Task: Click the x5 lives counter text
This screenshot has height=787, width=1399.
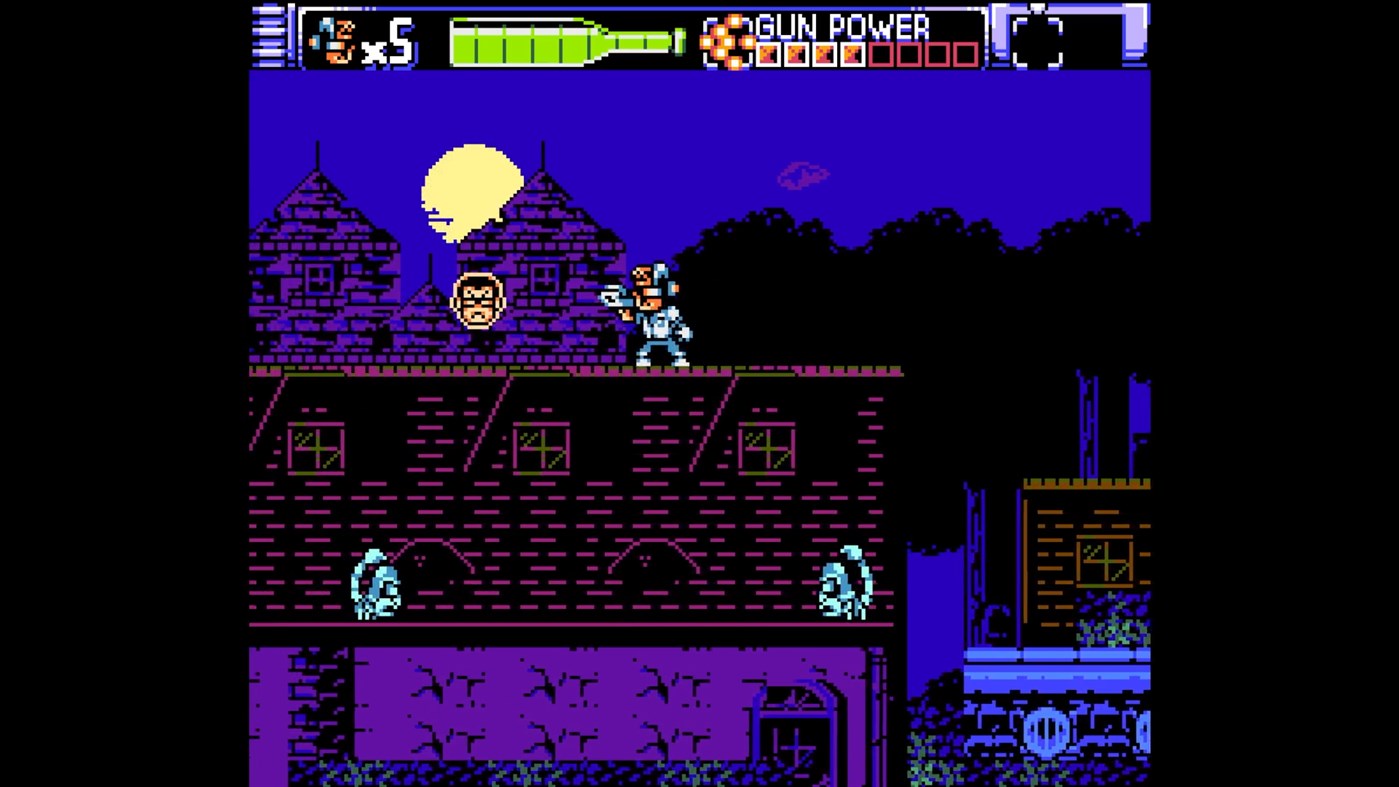Action: (x=387, y=42)
